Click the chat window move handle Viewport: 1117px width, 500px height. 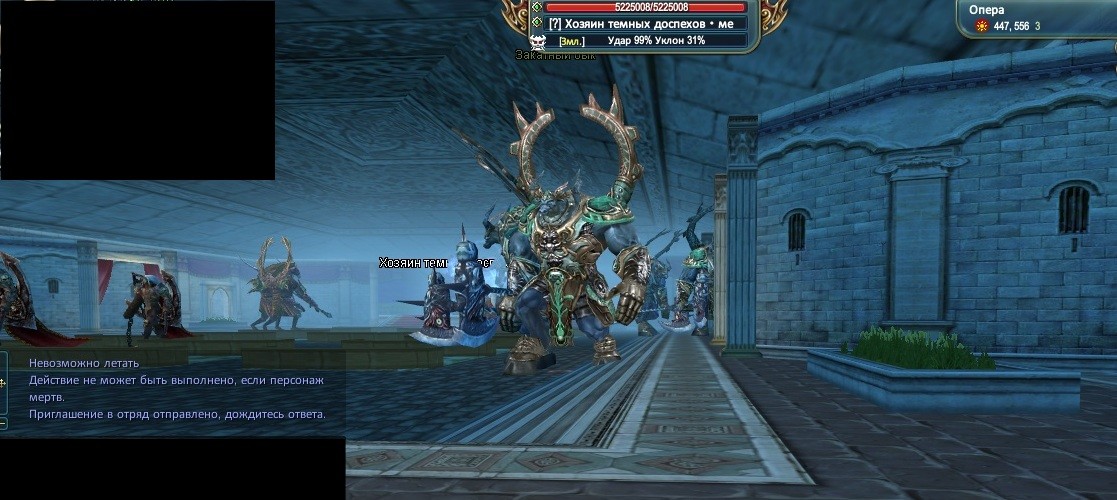3,382
